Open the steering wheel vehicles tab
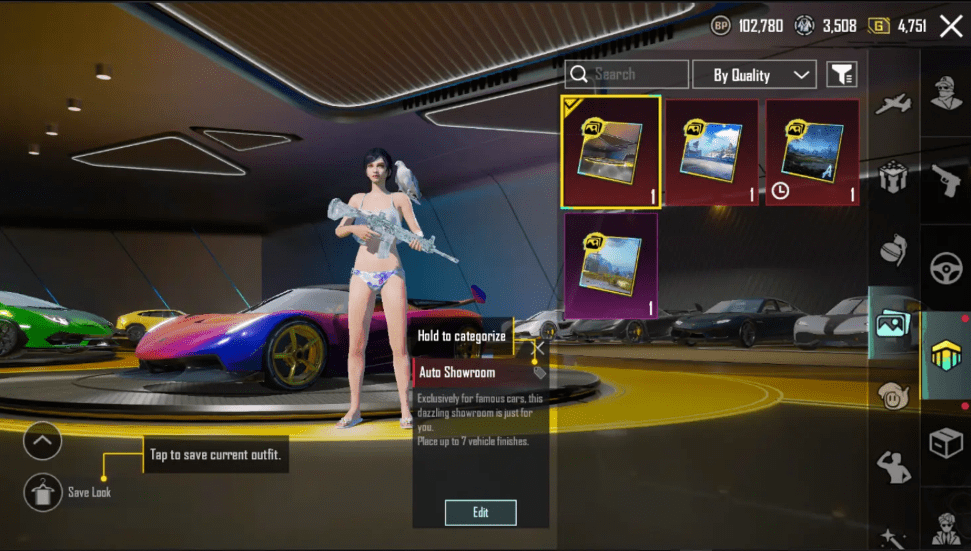971x551 pixels. [945, 268]
